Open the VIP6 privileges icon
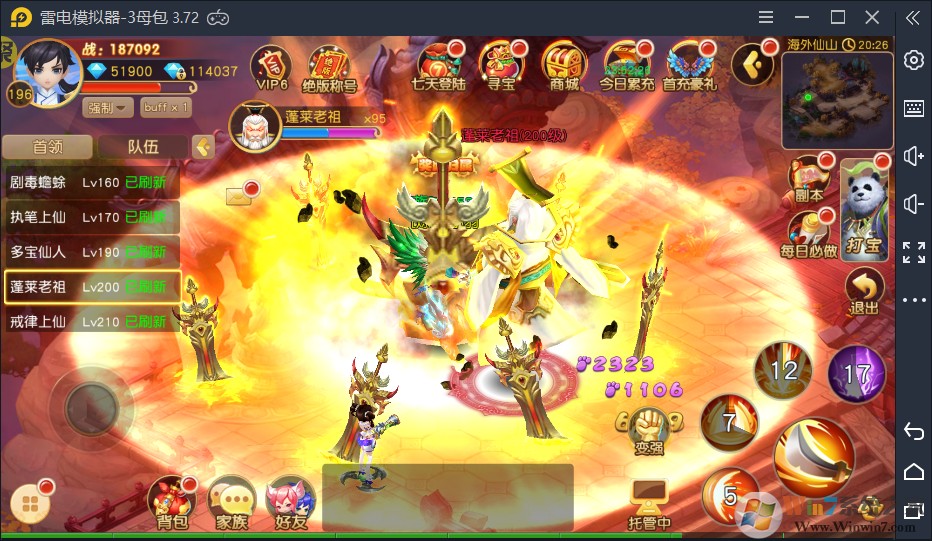The width and height of the screenshot is (932, 541). [x=271, y=66]
